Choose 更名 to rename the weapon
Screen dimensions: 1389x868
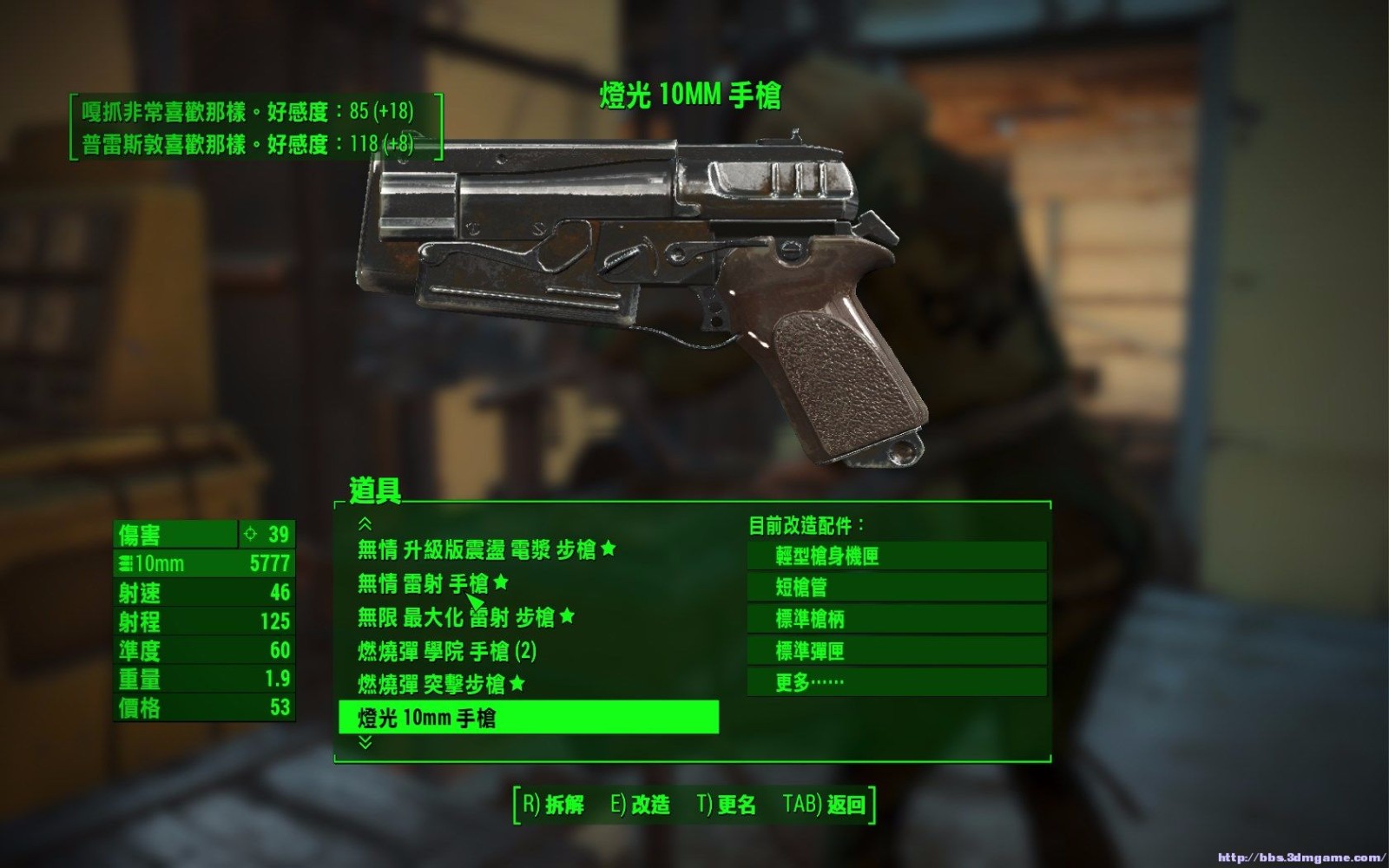tap(727, 805)
